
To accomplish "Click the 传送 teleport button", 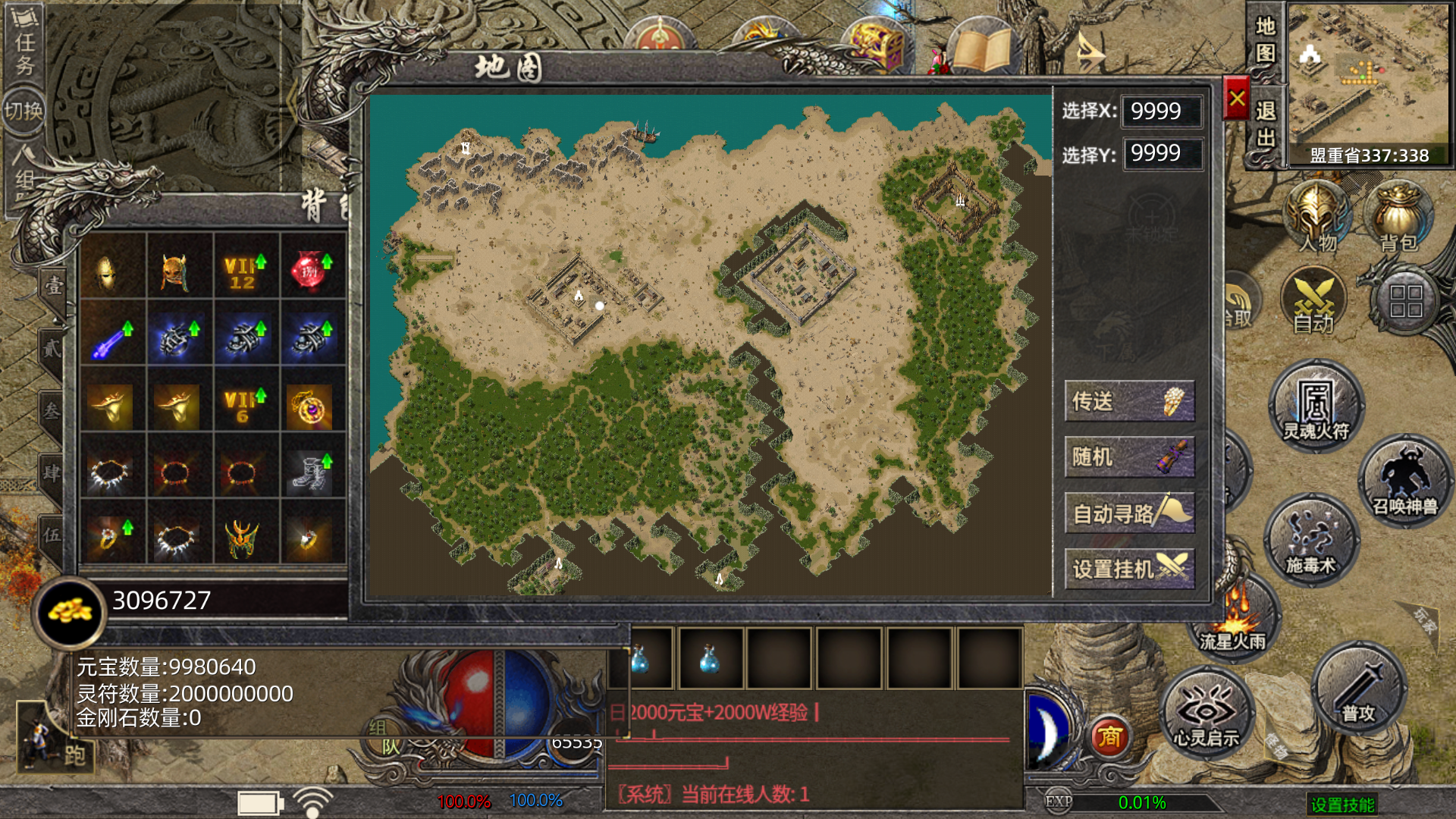I will click(x=1129, y=401).
